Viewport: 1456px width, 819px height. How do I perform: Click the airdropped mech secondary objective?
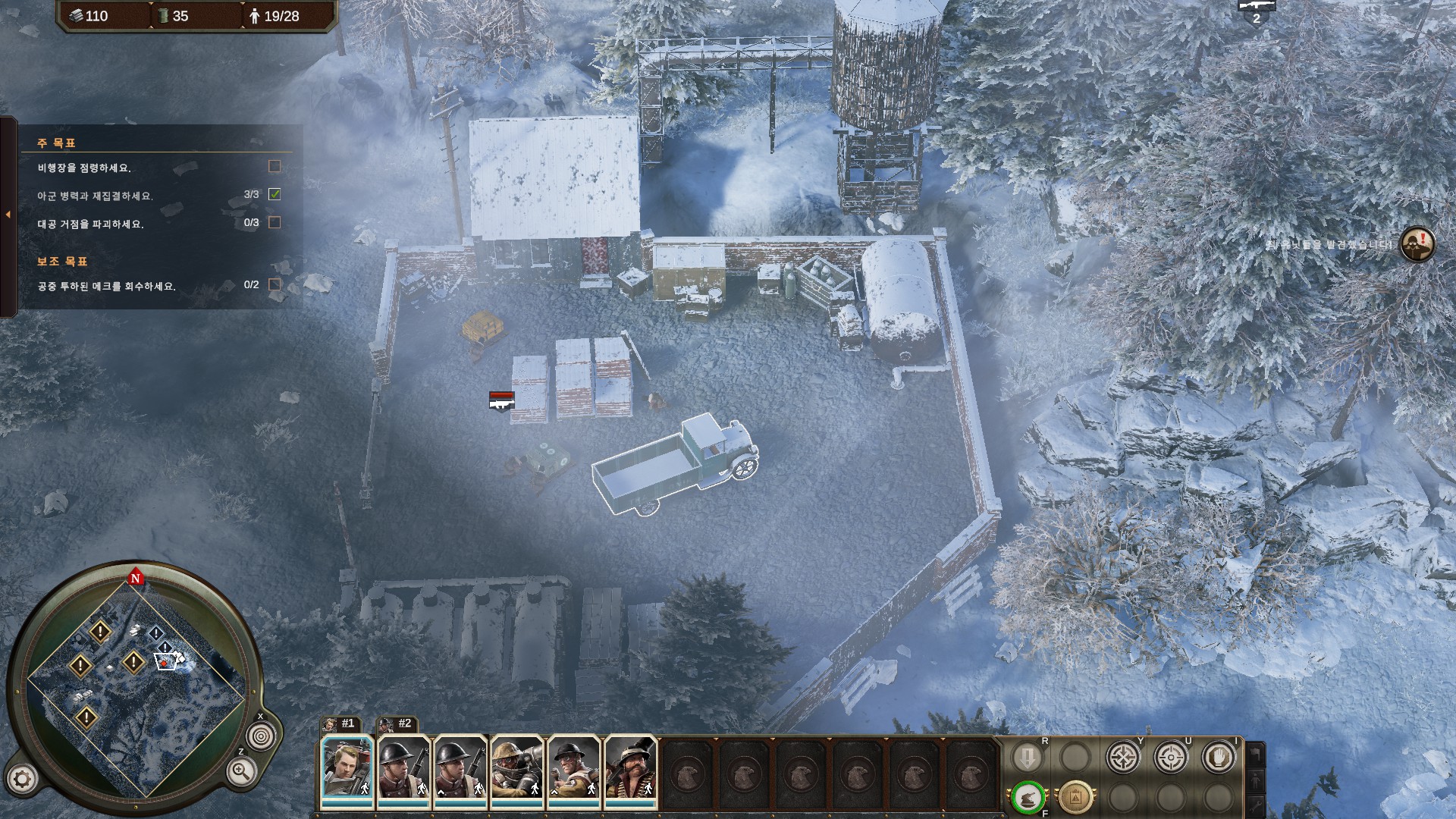tap(107, 287)
